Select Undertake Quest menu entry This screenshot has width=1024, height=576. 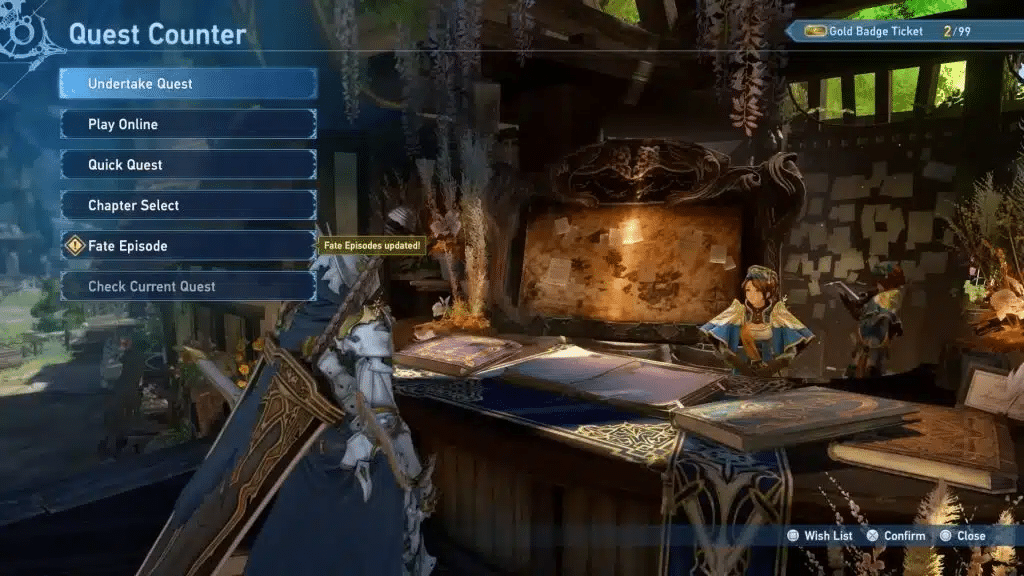(x=188, y=84)
